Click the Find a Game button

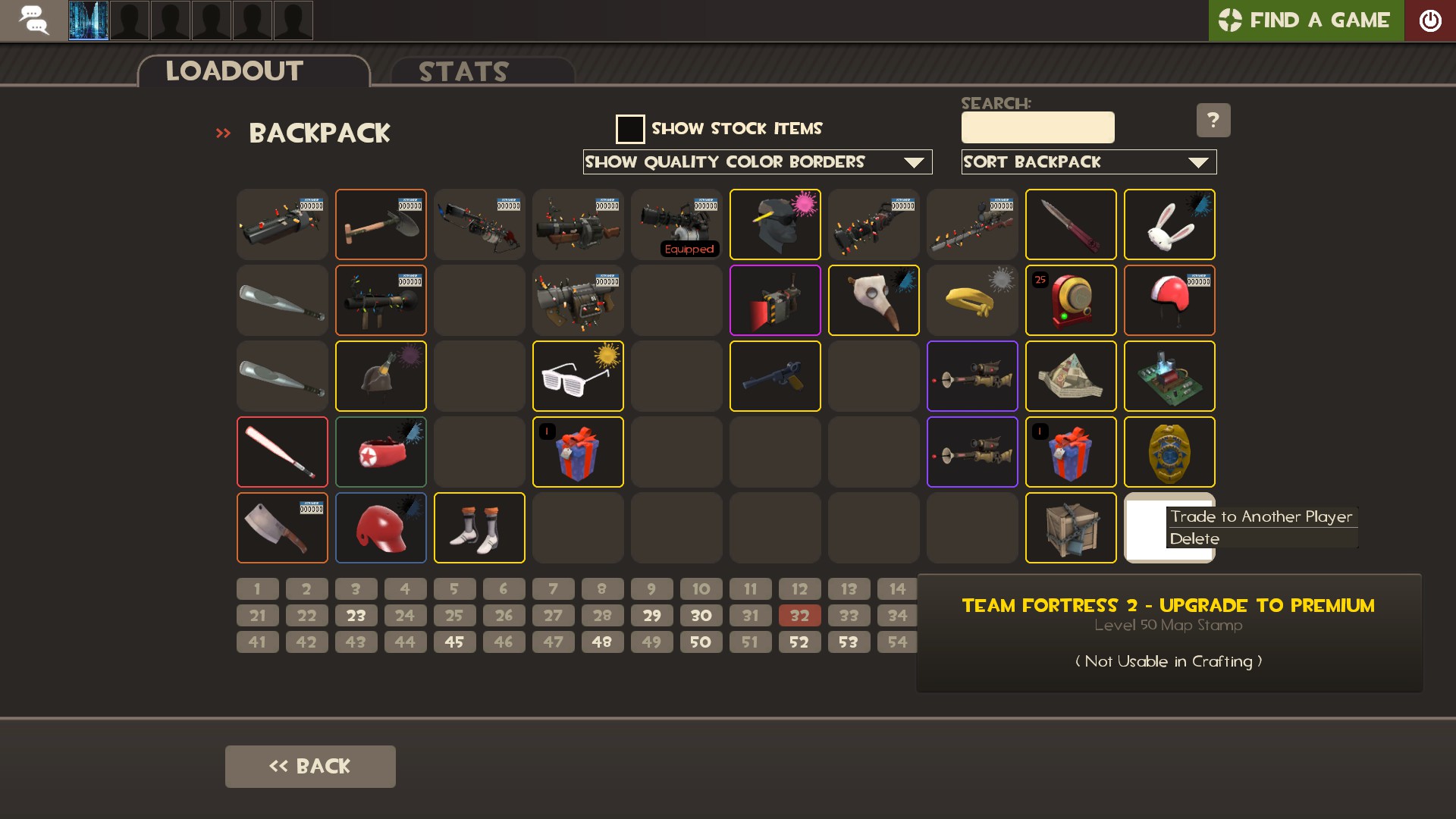click(x=1305, y=20)
